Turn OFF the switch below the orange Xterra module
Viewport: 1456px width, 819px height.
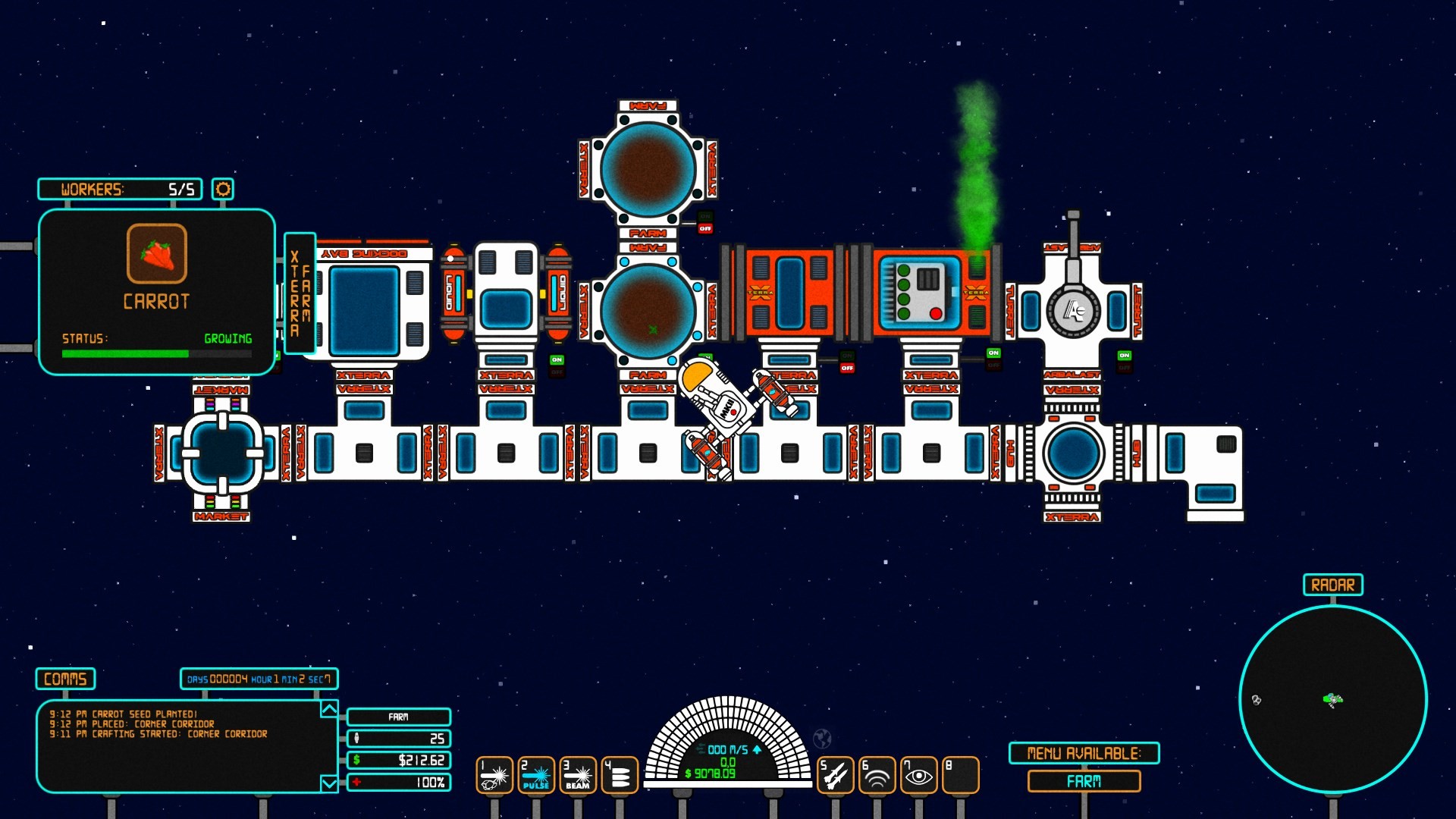848,367
